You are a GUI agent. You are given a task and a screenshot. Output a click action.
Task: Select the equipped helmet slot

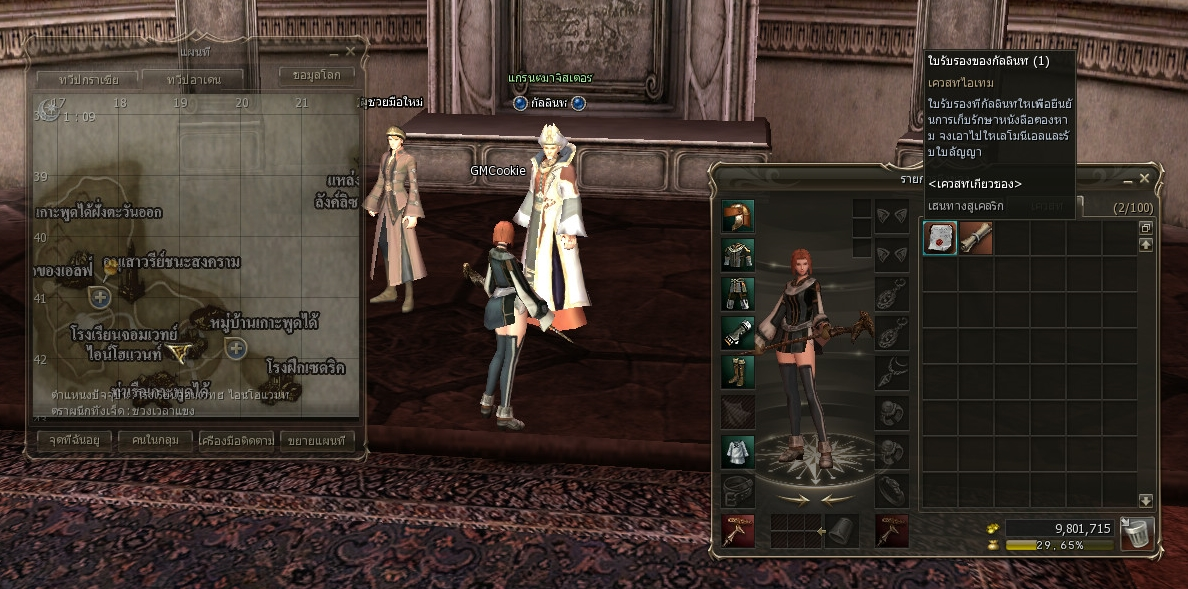[738, 216]
